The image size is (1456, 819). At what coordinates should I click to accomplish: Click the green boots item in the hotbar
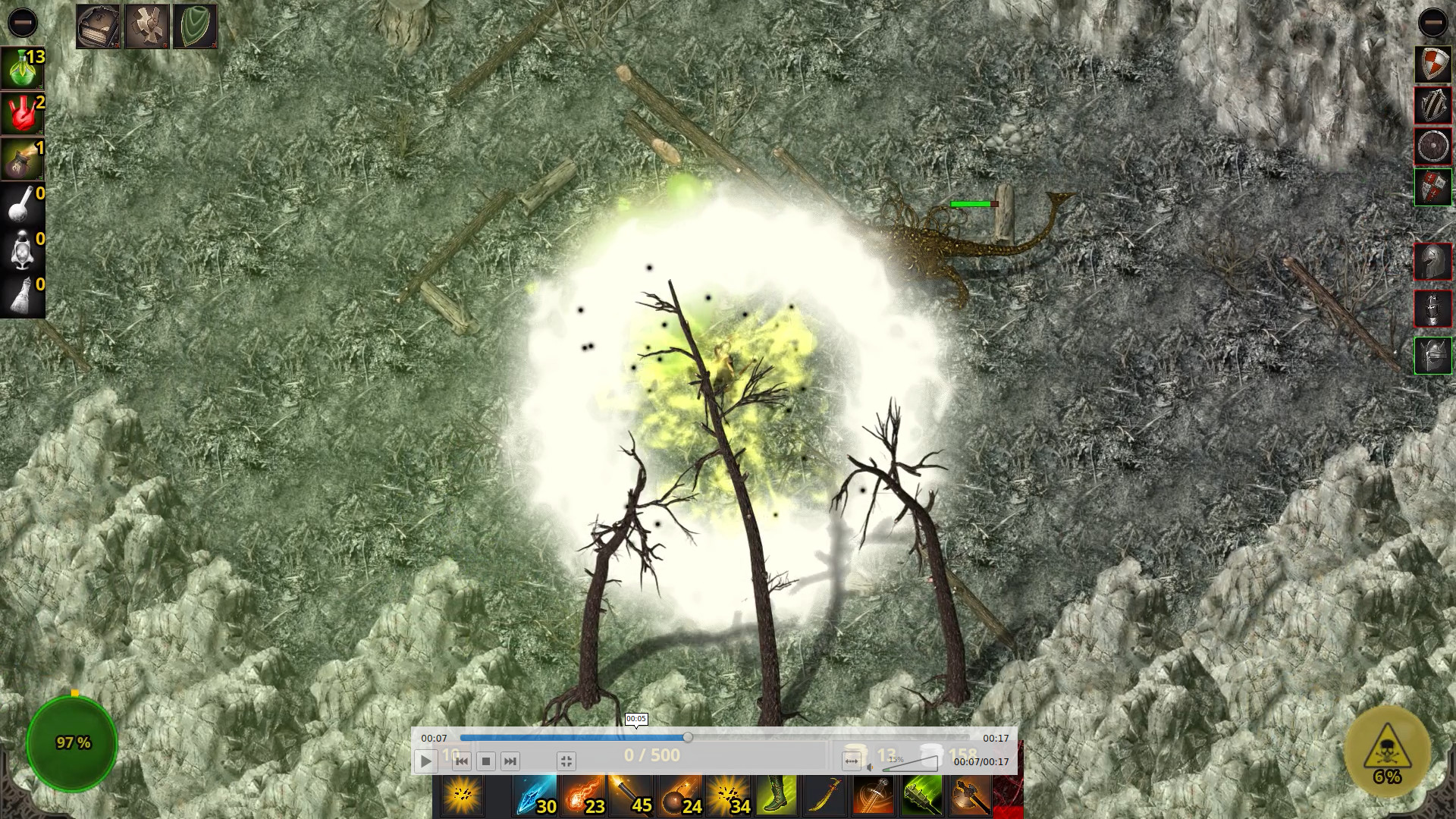coord(777,795)
